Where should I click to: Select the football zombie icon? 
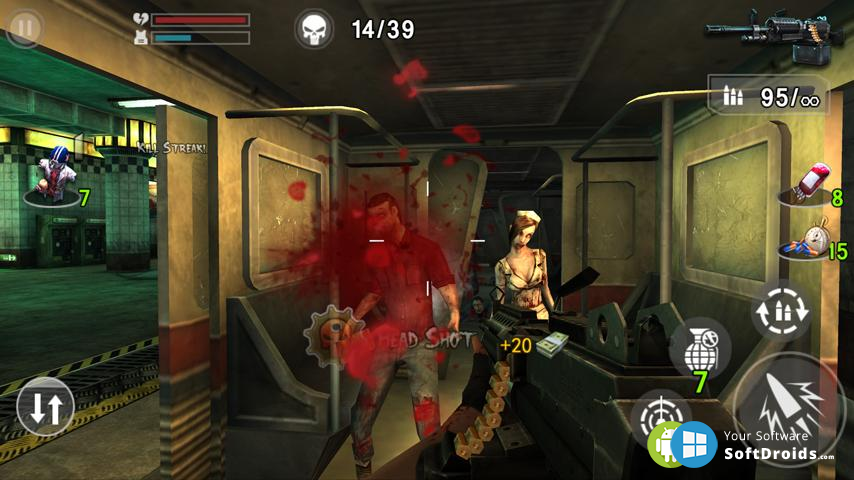(54, 177)
